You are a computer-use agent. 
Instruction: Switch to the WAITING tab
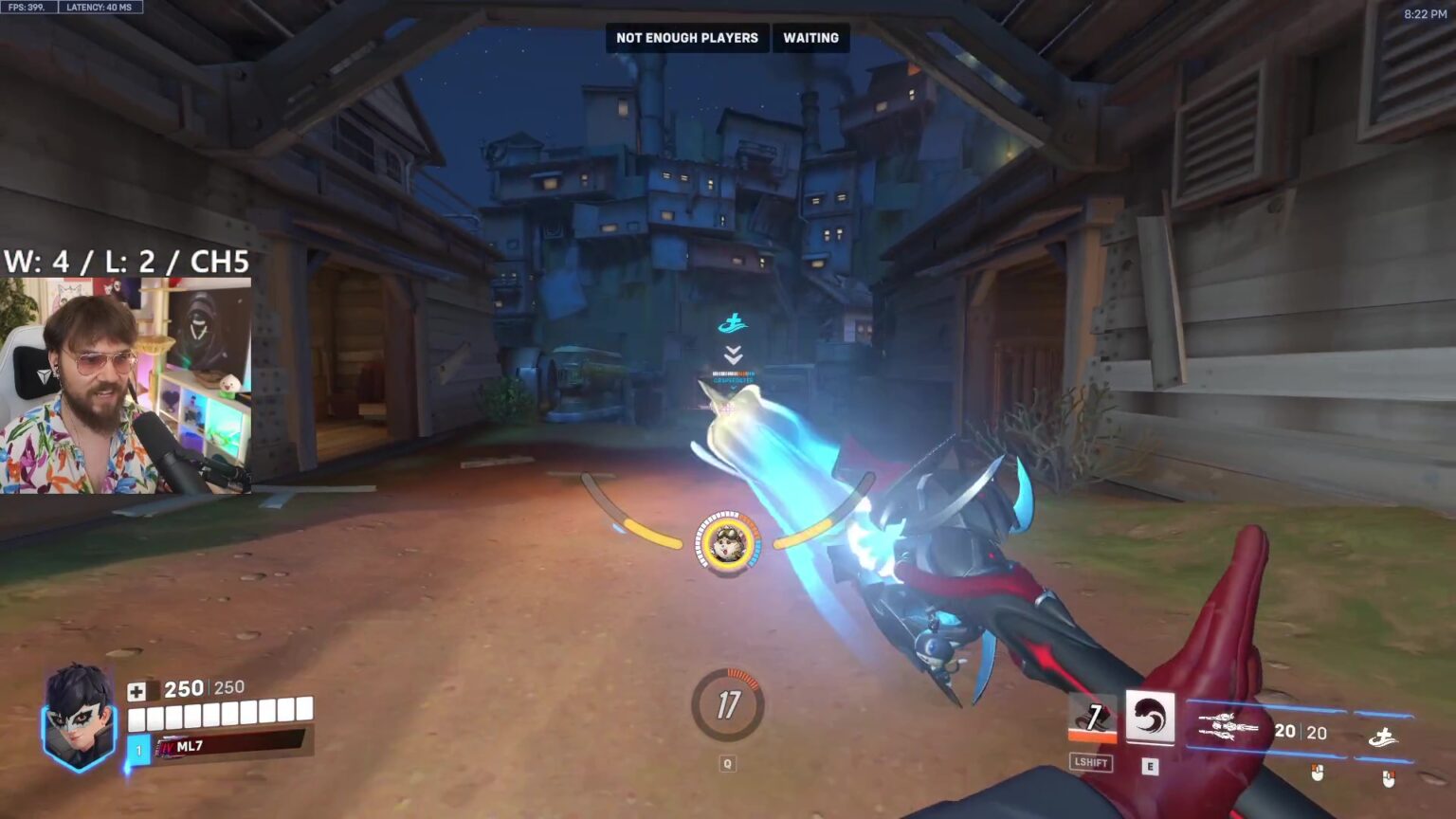point(810,38)
